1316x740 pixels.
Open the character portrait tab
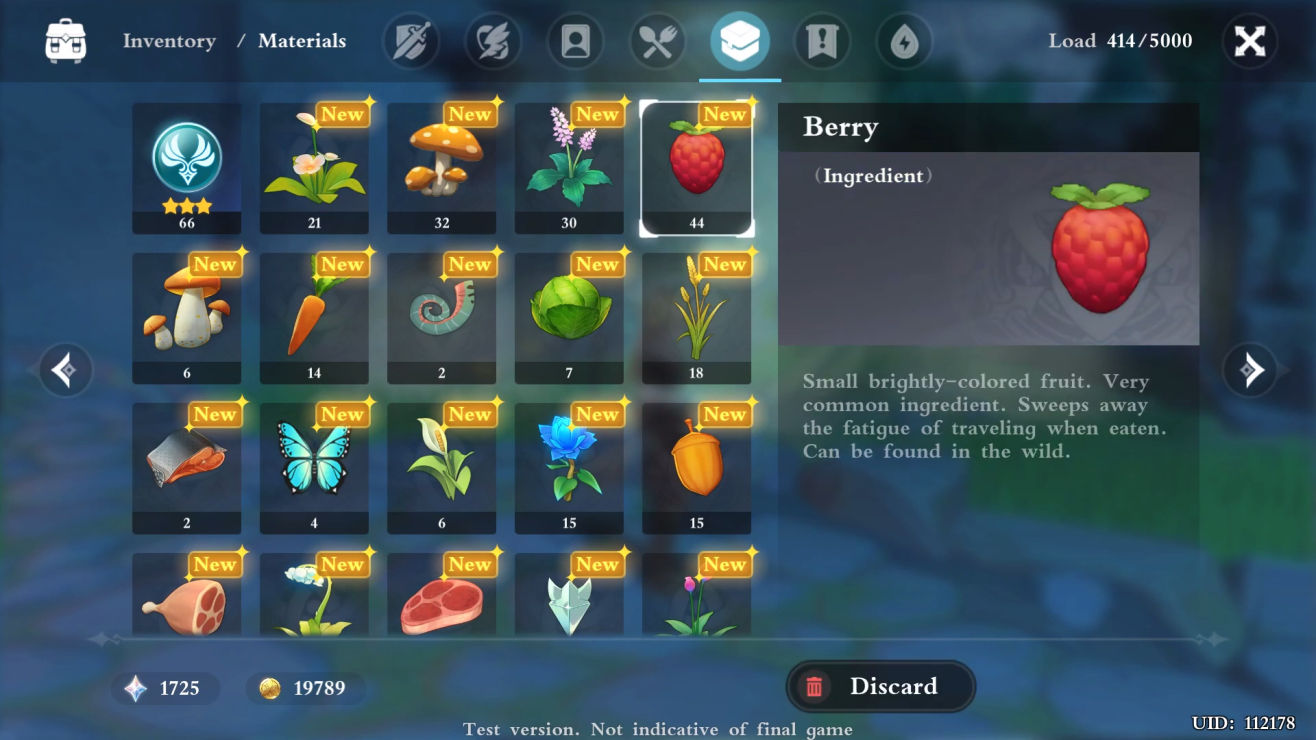[x=575, y=42]
